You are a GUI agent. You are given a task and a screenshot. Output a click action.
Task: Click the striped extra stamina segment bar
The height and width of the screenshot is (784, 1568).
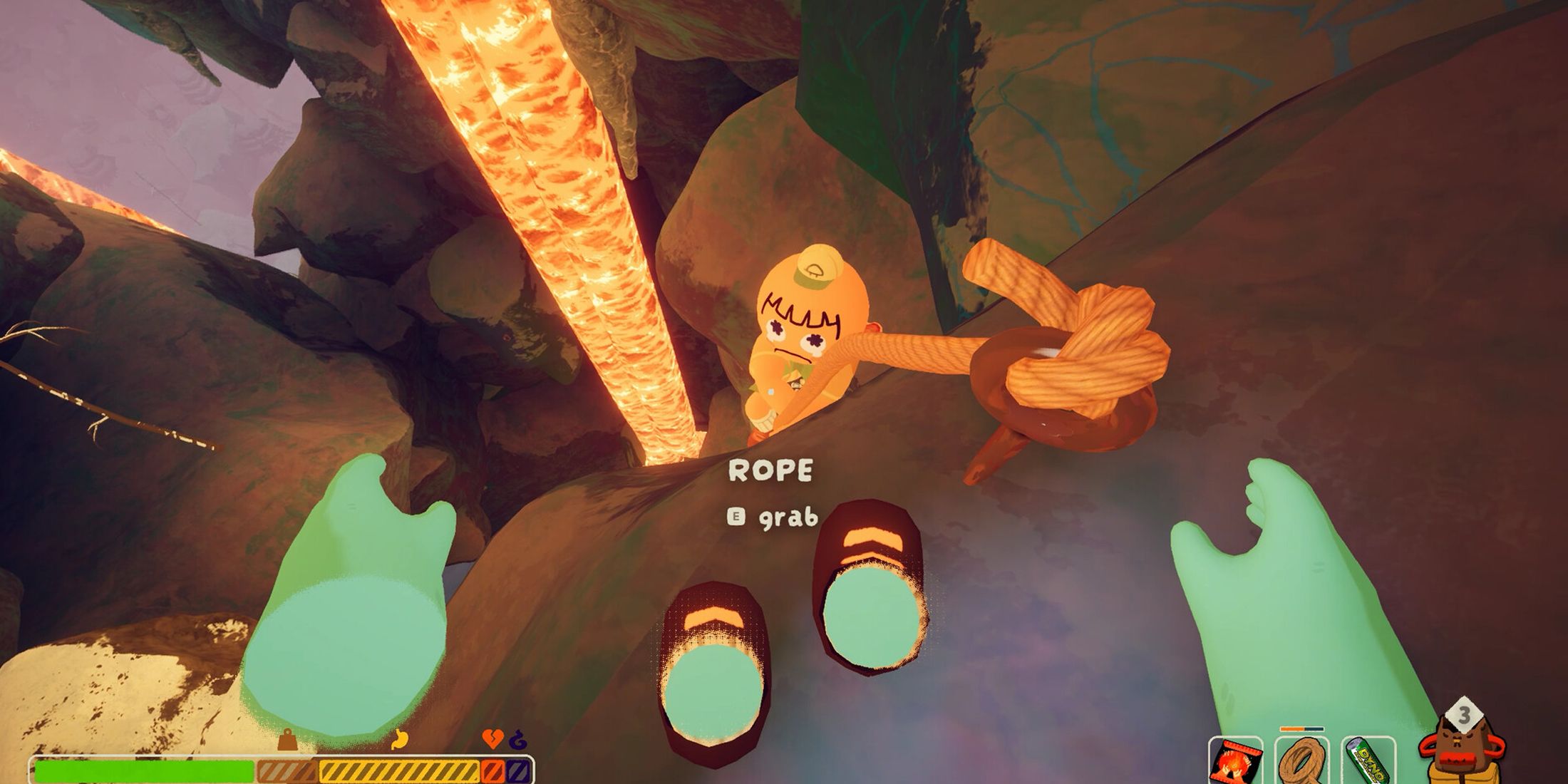click(285, 770)
